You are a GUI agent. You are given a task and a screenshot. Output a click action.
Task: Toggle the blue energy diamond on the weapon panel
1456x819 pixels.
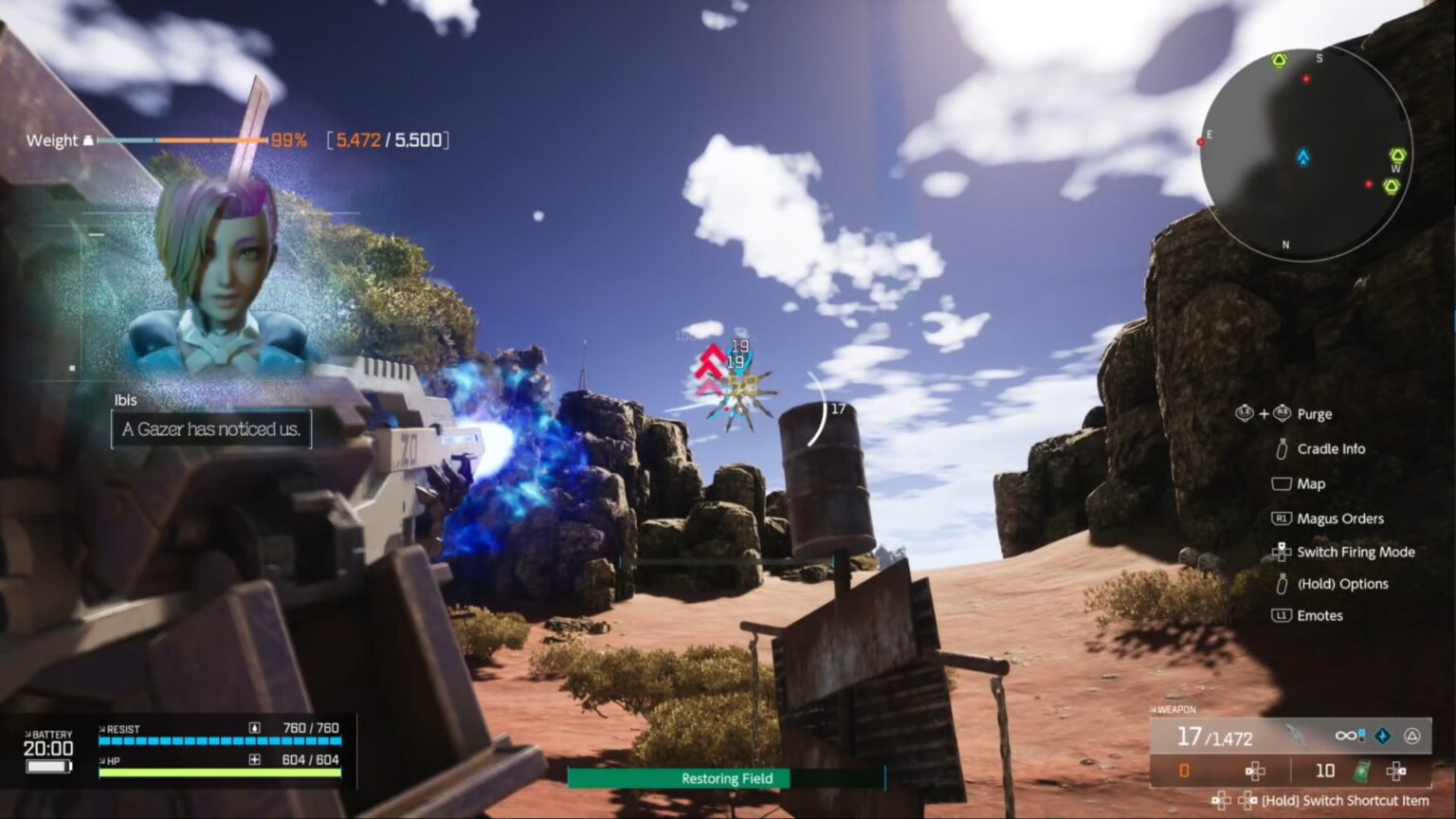(x=1384, y=737)
